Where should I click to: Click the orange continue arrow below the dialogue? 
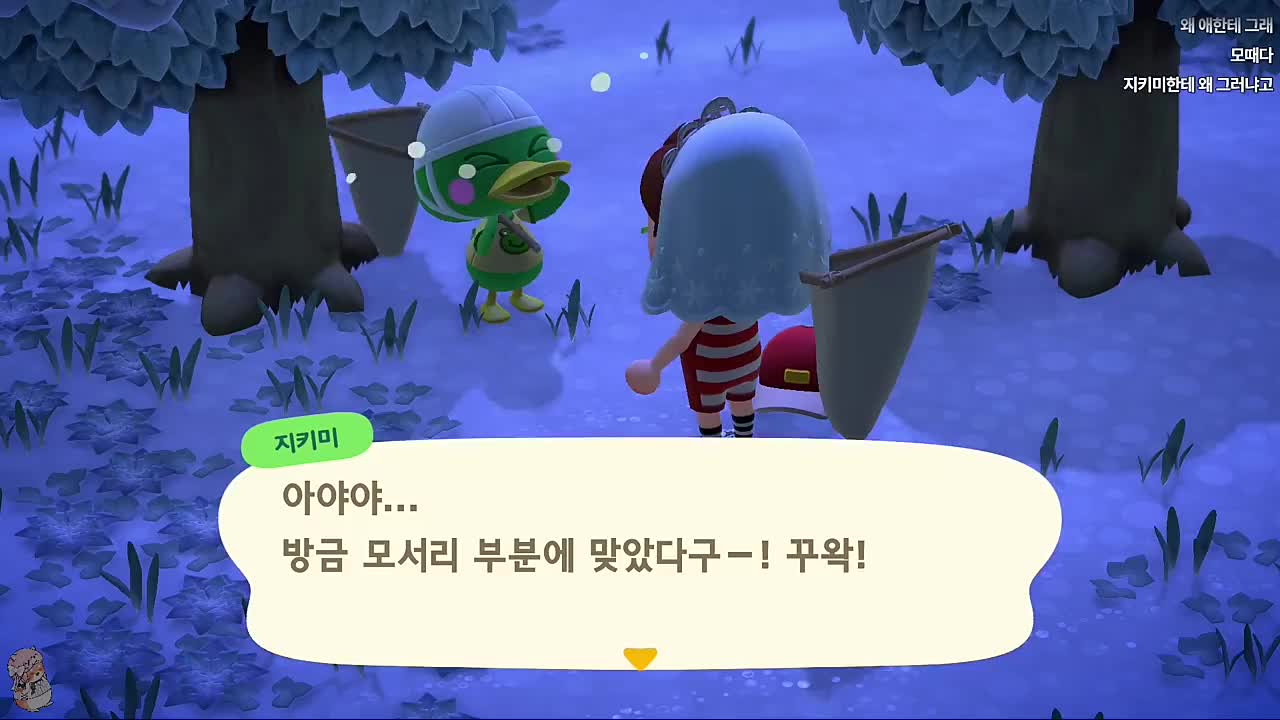click(638, 658)
